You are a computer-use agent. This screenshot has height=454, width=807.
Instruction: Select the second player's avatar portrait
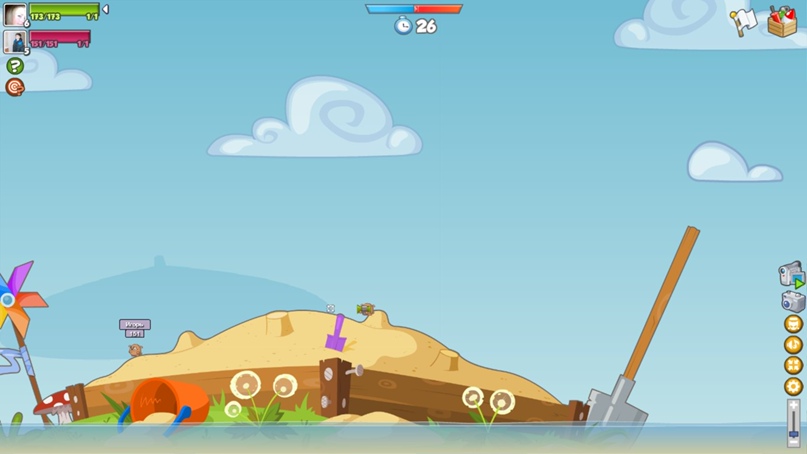coord(15,41)
